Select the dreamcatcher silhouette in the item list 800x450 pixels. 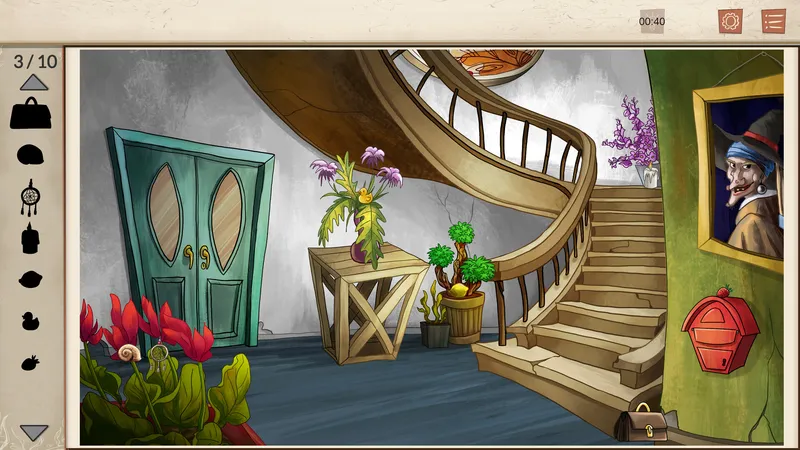coord(30,196)
